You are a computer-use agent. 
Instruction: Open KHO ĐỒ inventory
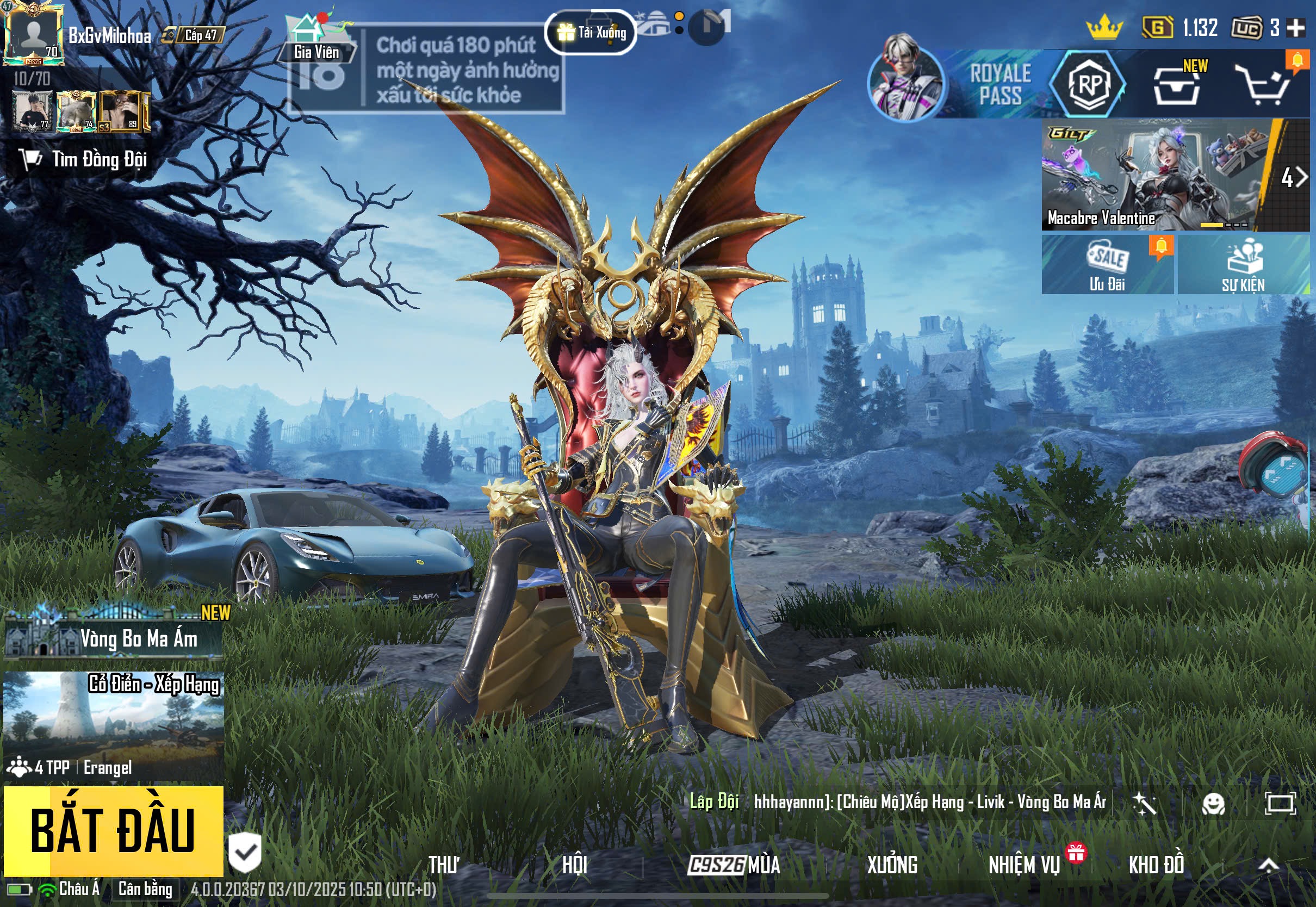pos(1156,865)
